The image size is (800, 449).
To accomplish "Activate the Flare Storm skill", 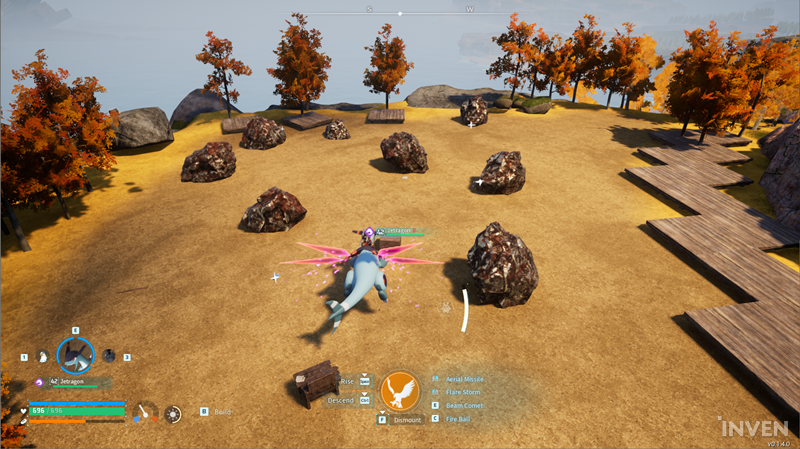I will (462, 393).
